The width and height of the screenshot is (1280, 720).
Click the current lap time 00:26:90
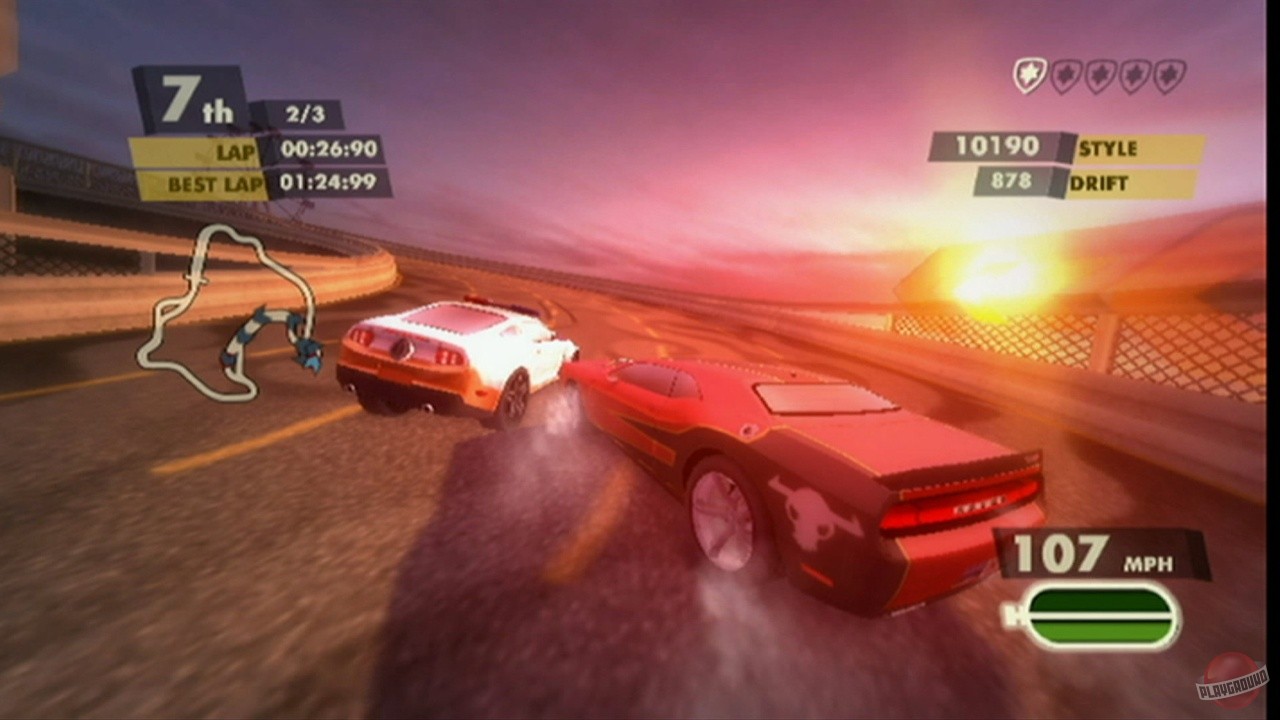330,152
